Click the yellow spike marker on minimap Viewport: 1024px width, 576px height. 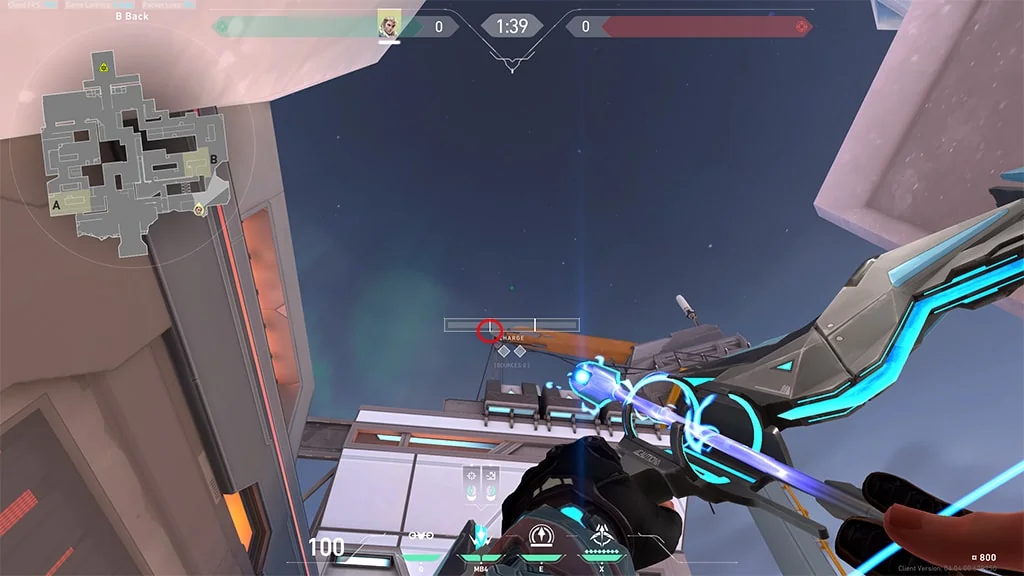[x=103, y=67]
